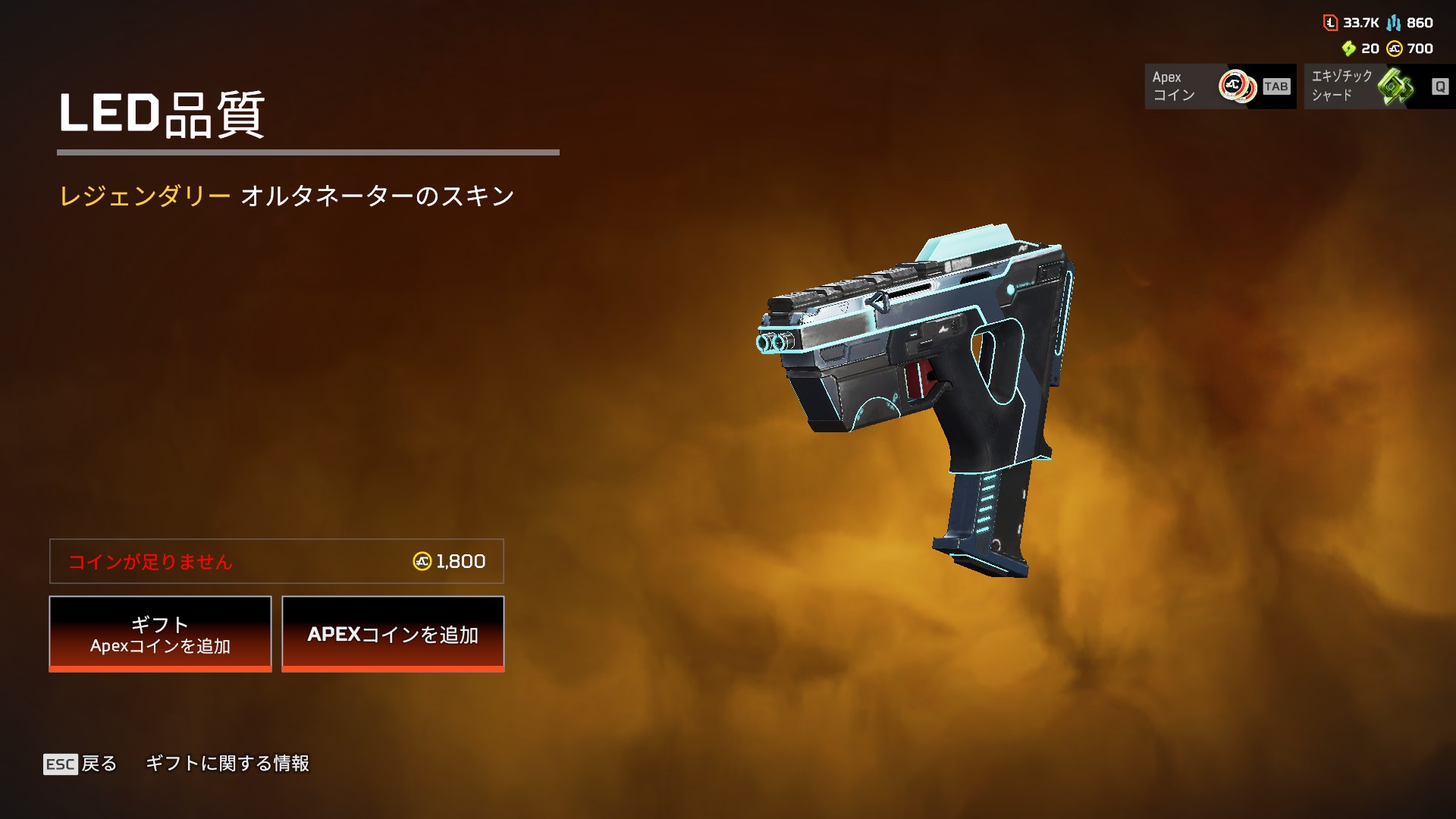Click the ギフト Apexコインを追加 button

160,634
